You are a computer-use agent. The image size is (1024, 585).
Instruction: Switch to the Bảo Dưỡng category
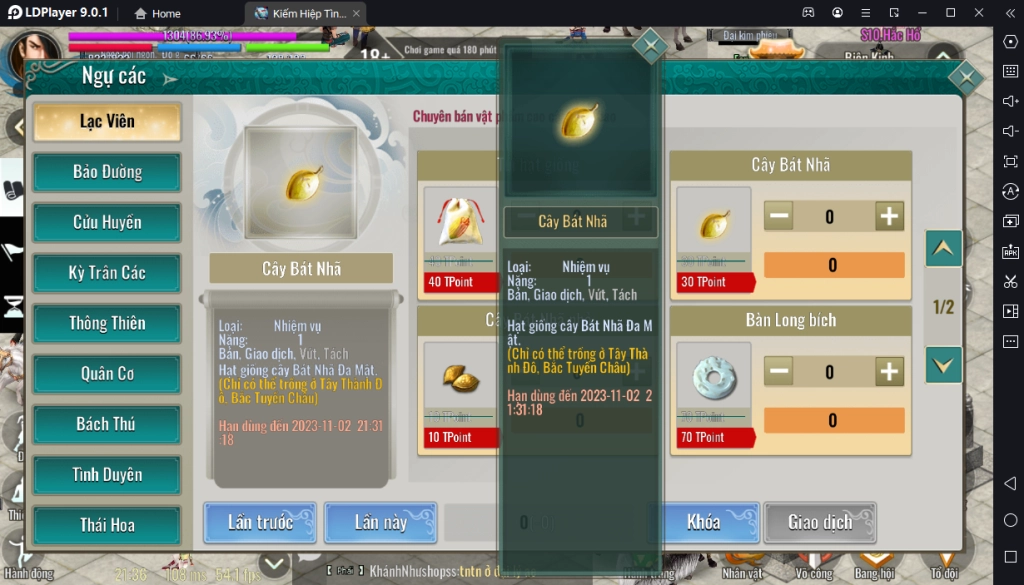(107, 172)
